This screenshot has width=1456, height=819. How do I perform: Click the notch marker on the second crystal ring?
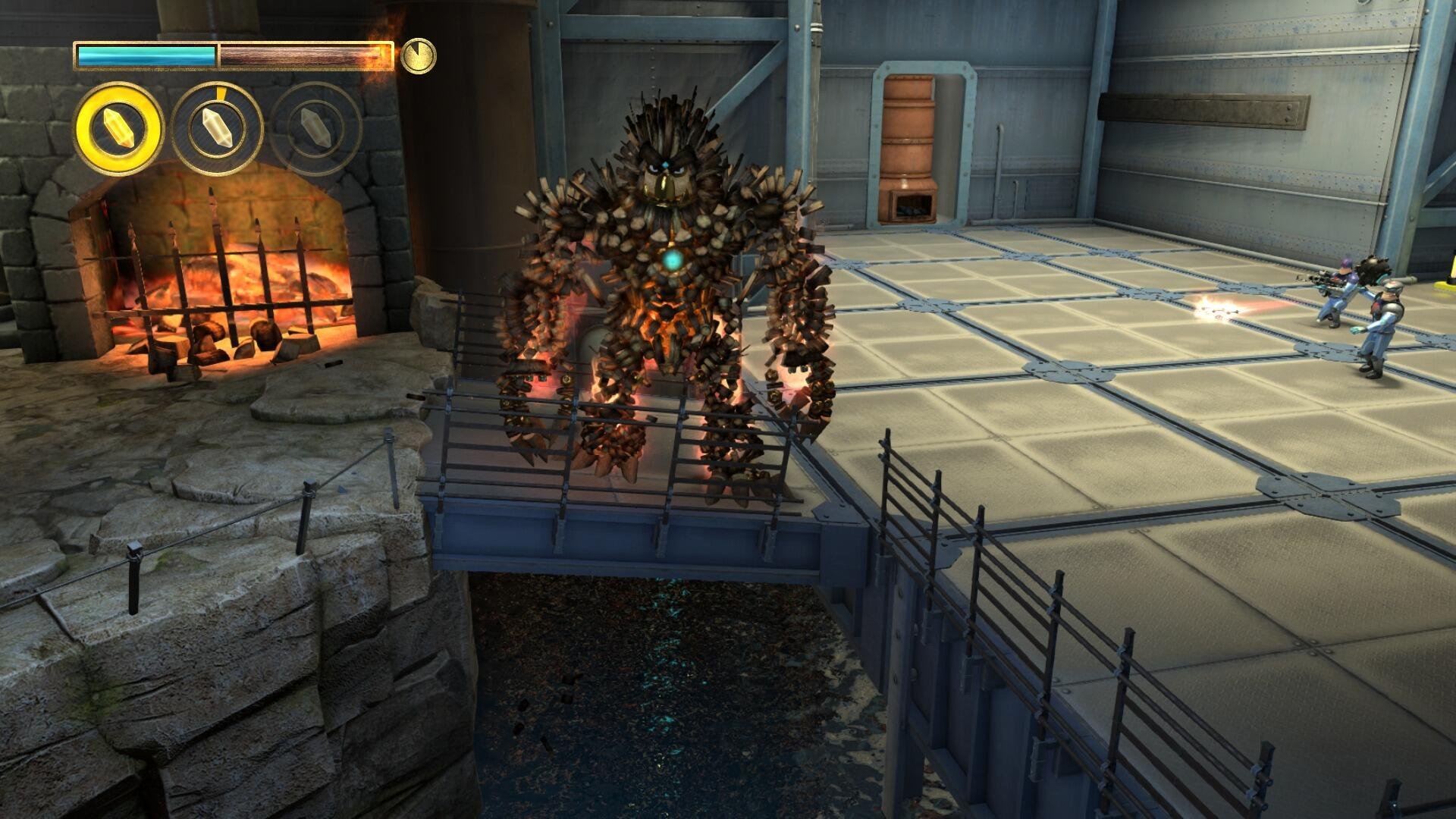click(221, 89)
